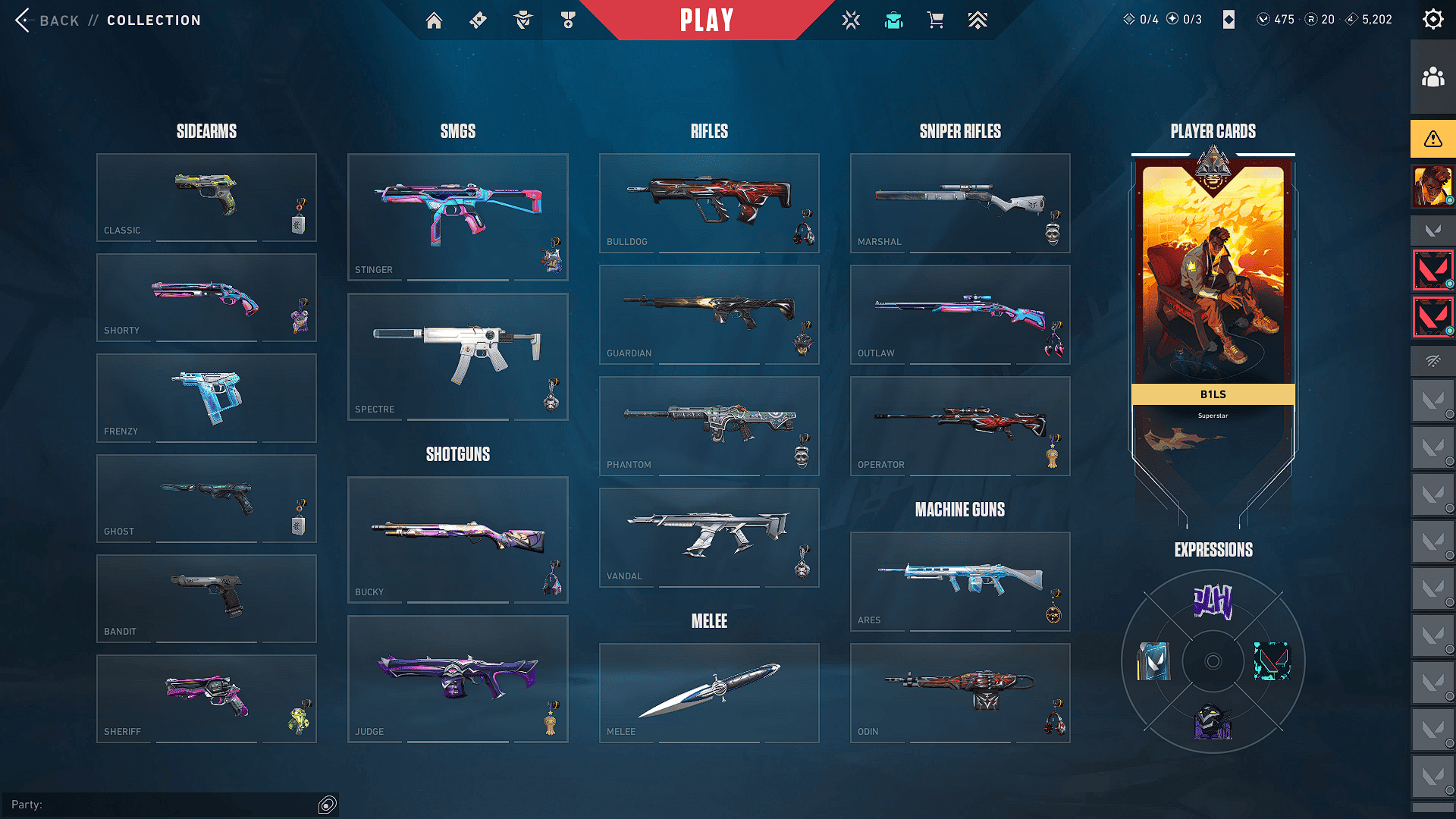Click the Party chat input box
This screenshot has height=819, width=1456.
pyautogui.click(x=163, y=805)
